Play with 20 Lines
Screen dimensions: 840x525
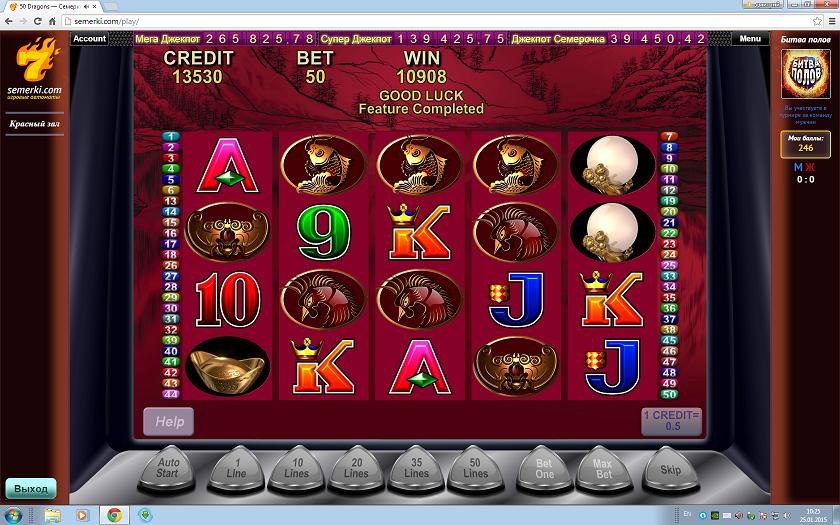(356, 468)
